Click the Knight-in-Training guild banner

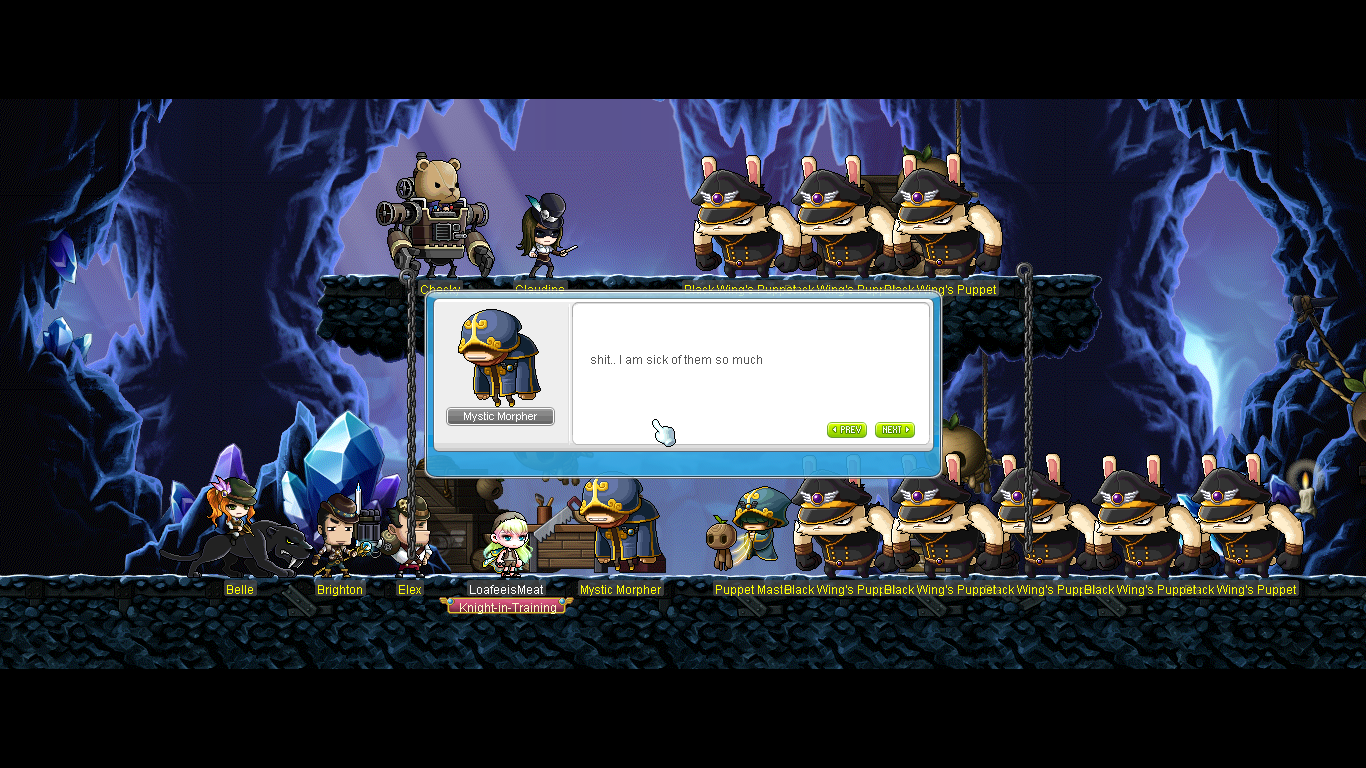tap(507, 605)
